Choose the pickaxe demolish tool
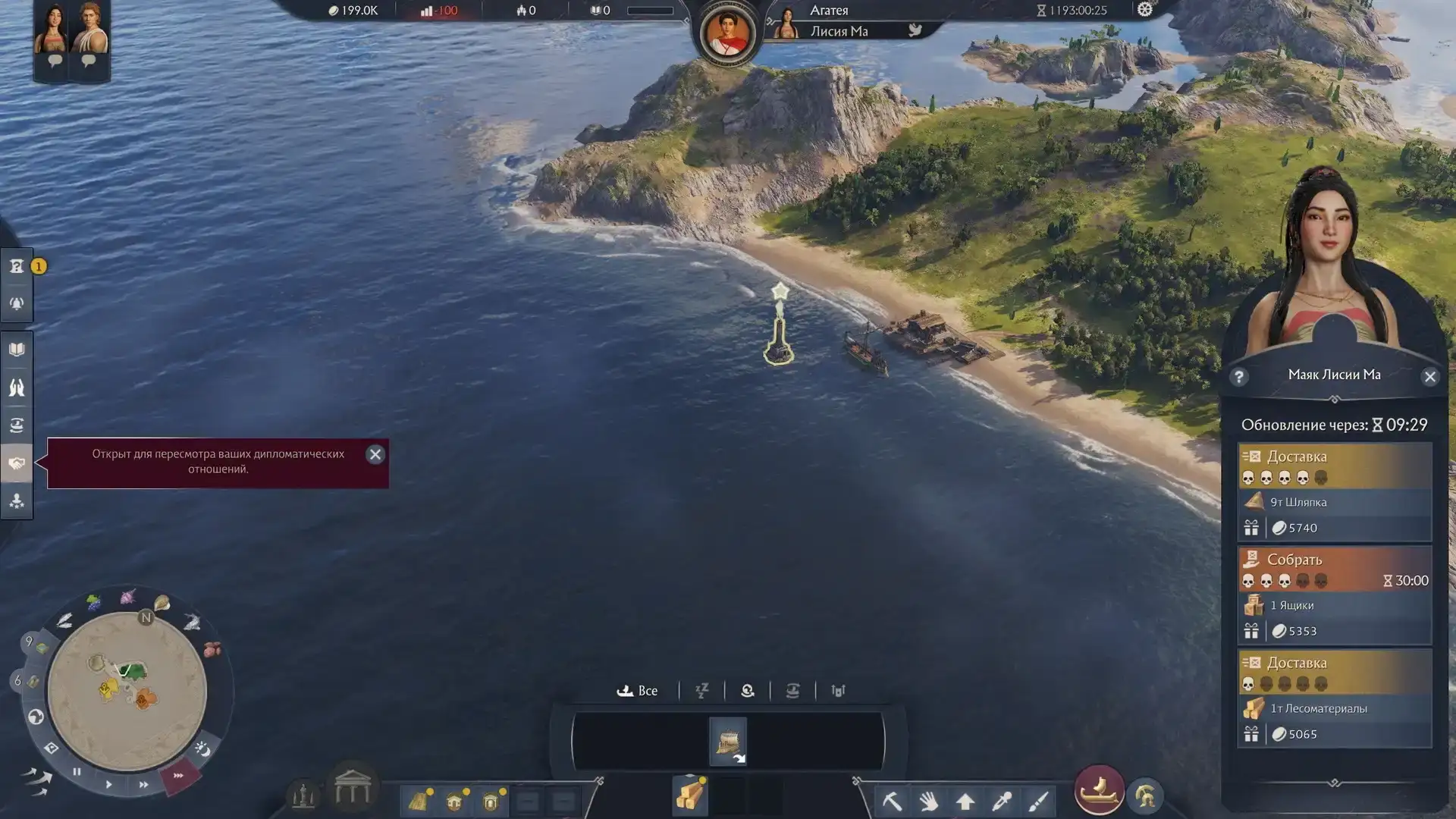 click(x=892, y=801)
